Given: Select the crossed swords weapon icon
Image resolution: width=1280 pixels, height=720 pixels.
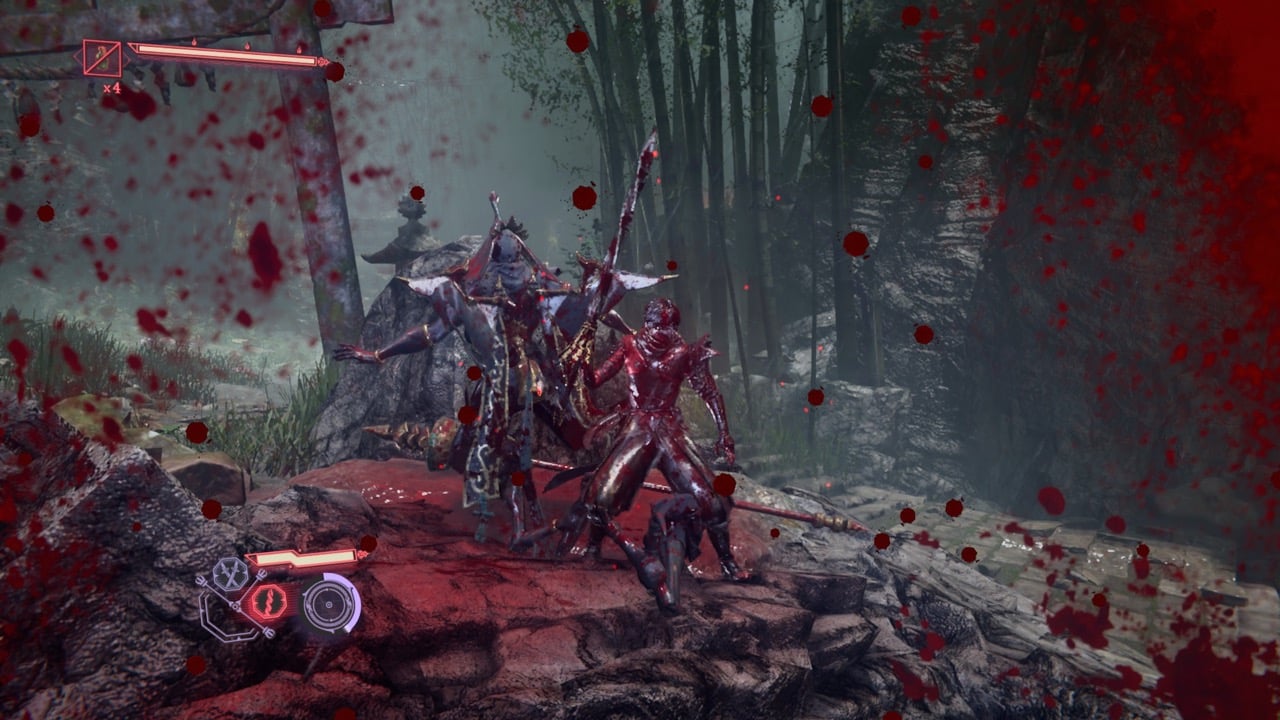Looking at the screenshot, I should 230,574.
